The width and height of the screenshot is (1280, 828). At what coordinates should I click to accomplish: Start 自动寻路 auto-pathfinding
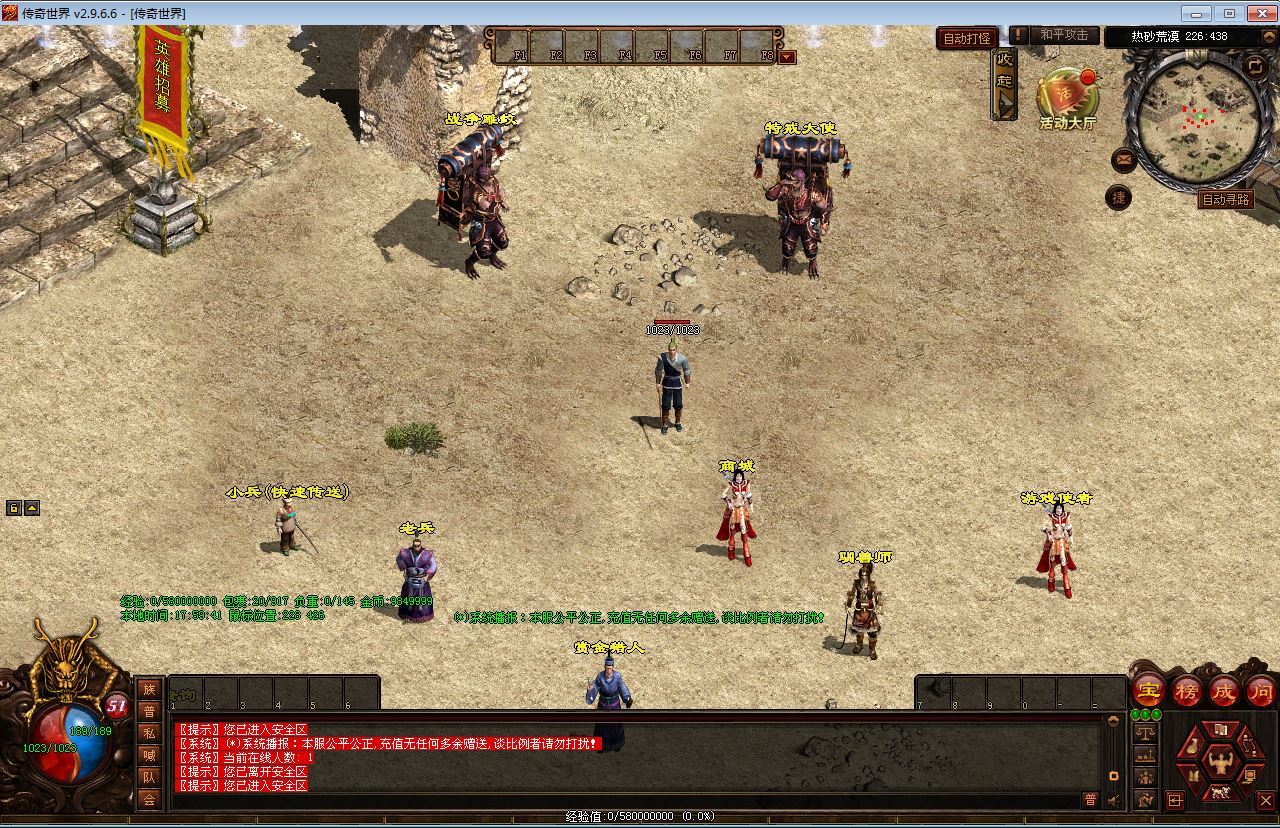pyautogui.click(x=1225, y=200)
